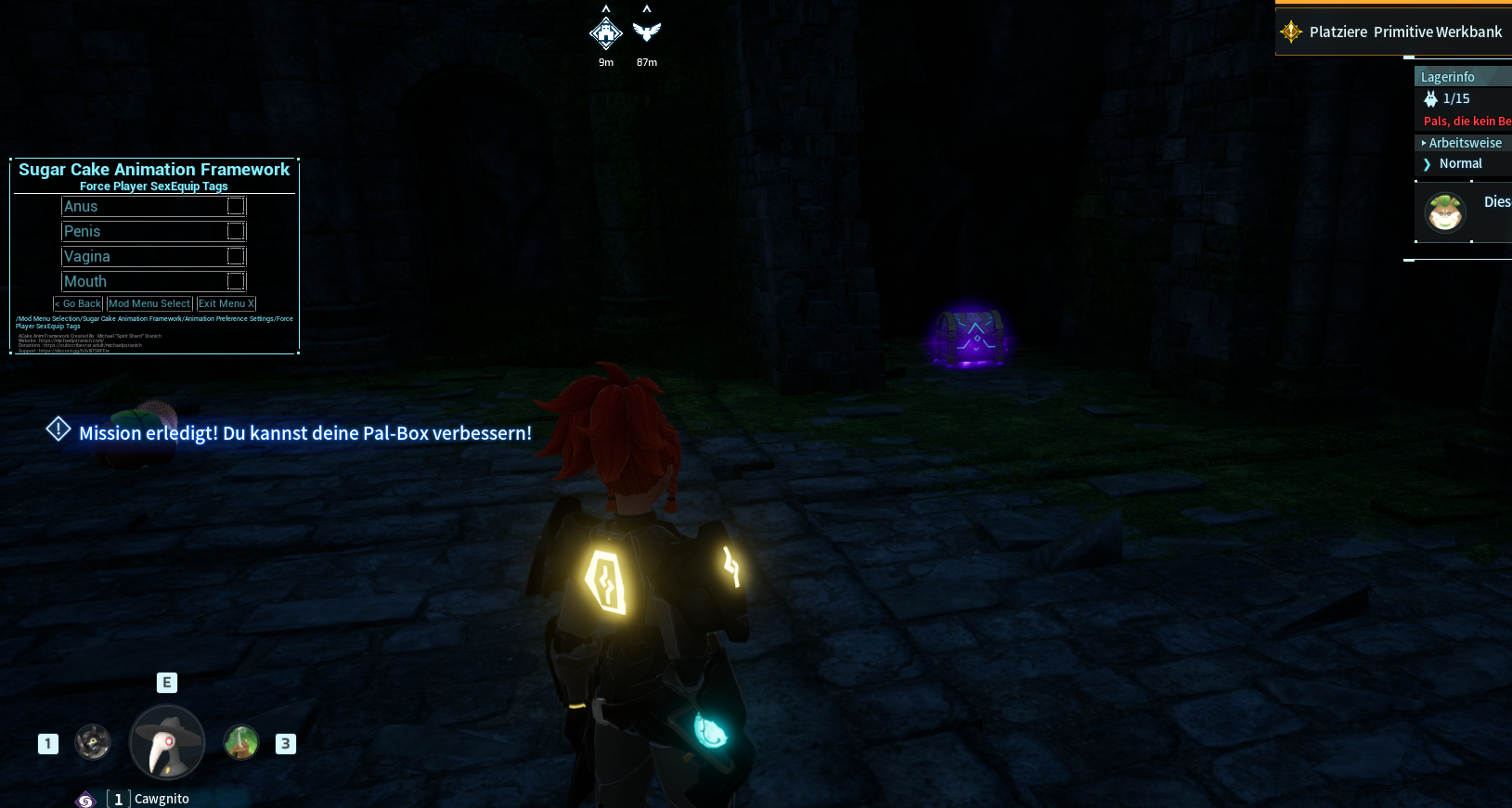The height and width of the screenshot is (808, 1512).
Task: Enable the Anus tag checkbox
Action: coord(237,206)
